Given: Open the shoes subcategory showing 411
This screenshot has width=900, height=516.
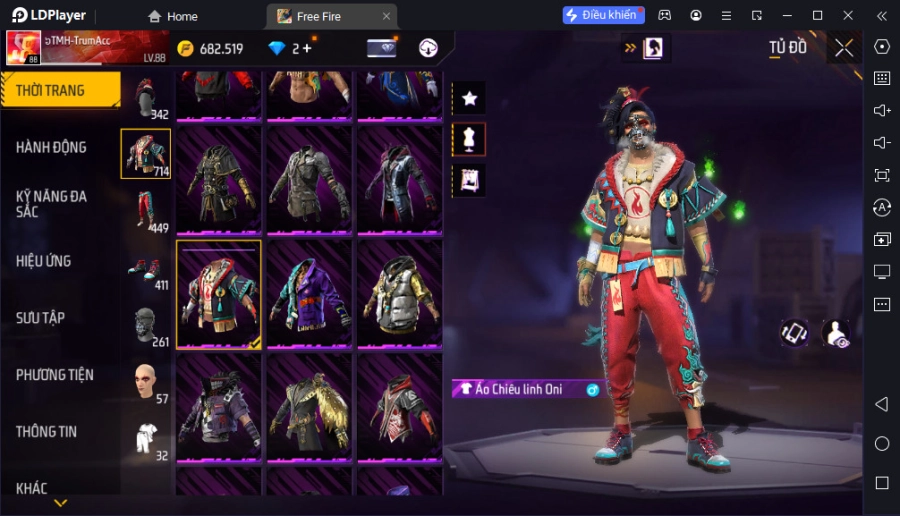Looking at the screenshot, I should click(146, 268).
